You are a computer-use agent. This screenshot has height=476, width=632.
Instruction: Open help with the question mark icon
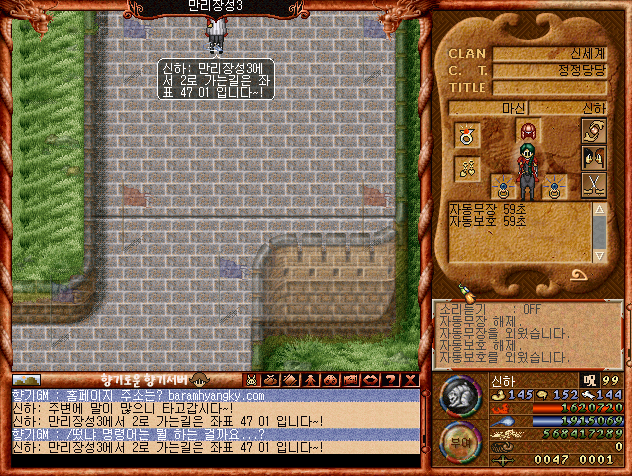click(x=388, y=380)
